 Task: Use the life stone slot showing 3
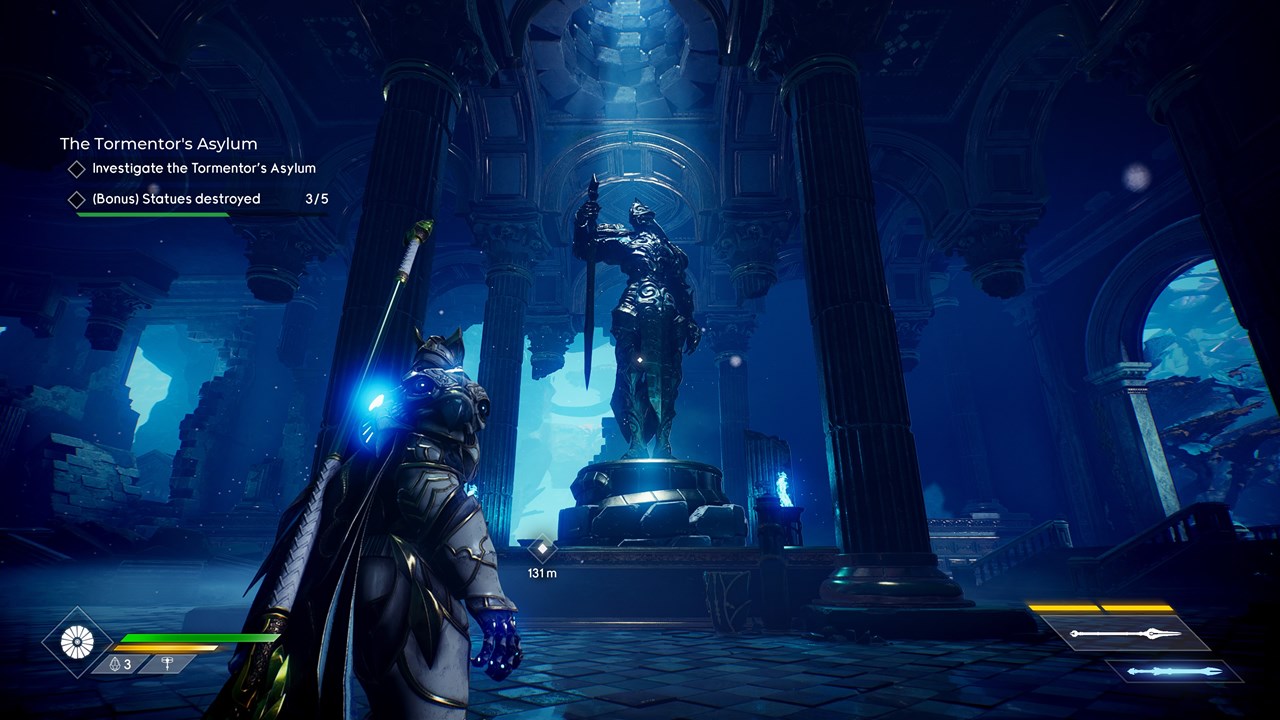point(119,664)
